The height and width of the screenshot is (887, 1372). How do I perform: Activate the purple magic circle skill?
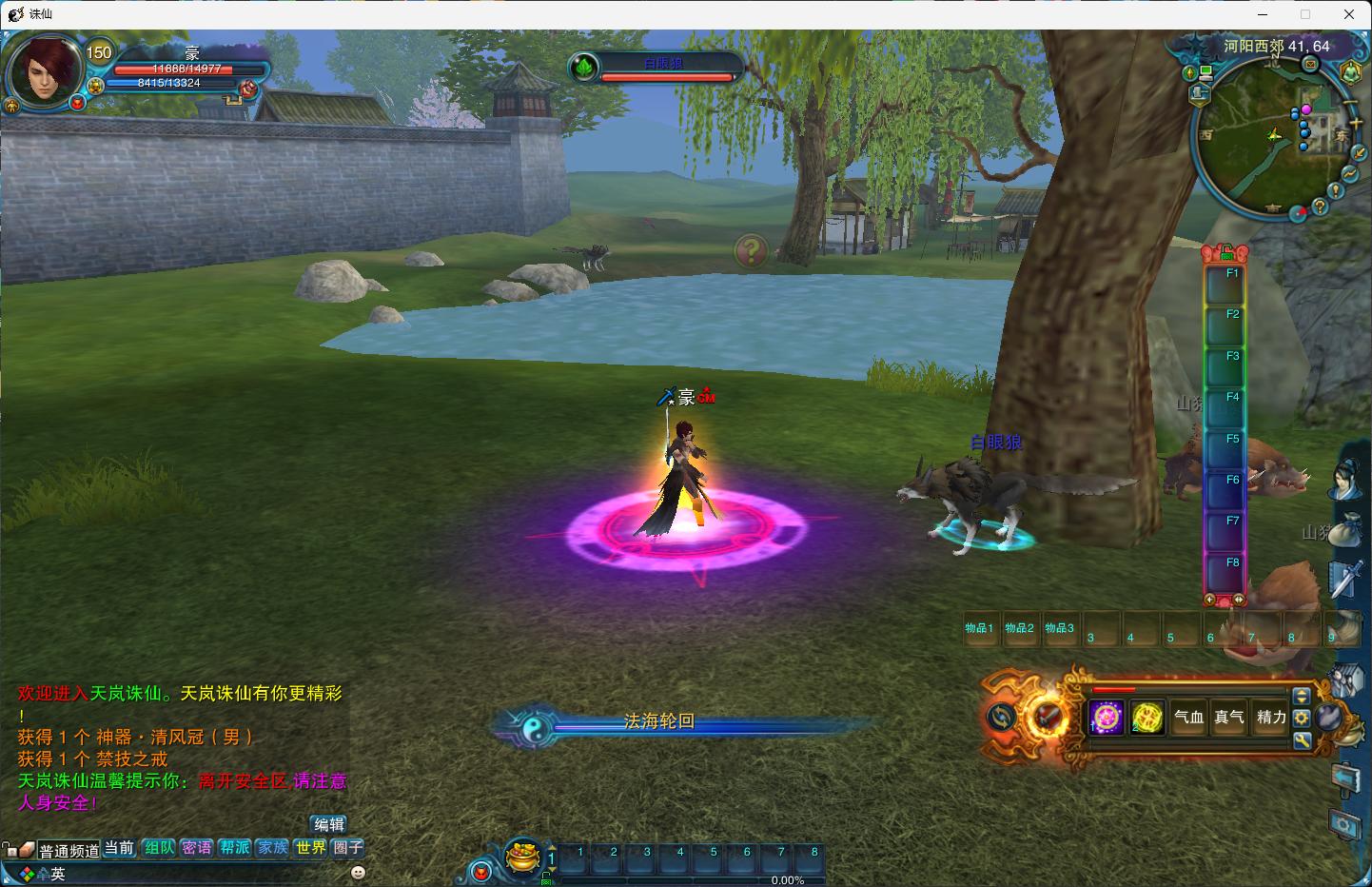[1107, 717]
